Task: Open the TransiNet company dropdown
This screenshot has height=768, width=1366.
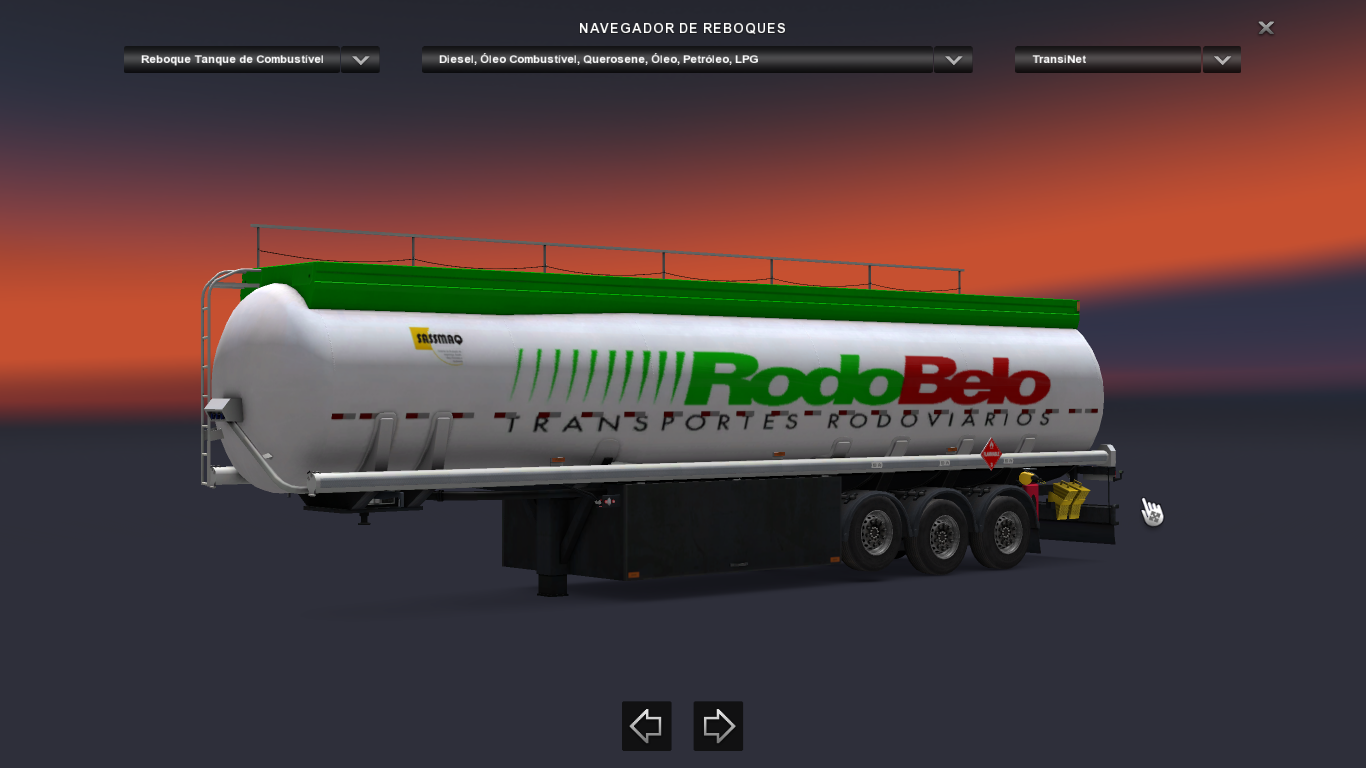Action: tap(1105, 59)
